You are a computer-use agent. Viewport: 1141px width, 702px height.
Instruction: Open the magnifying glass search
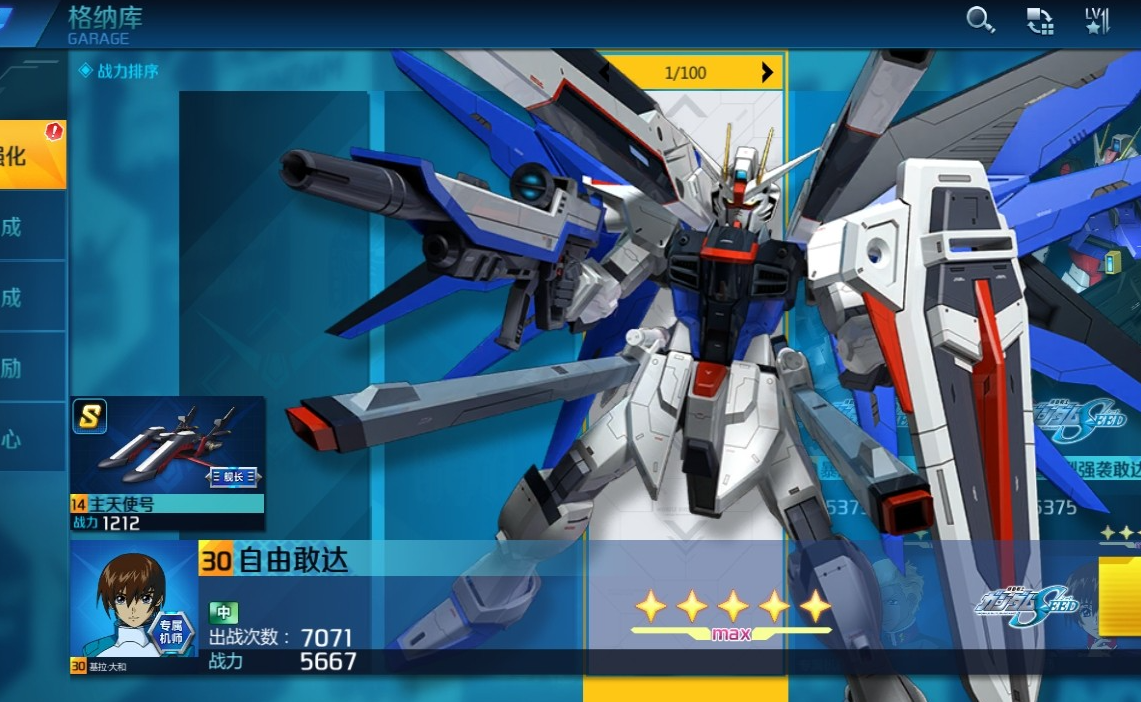click(980, 20)
